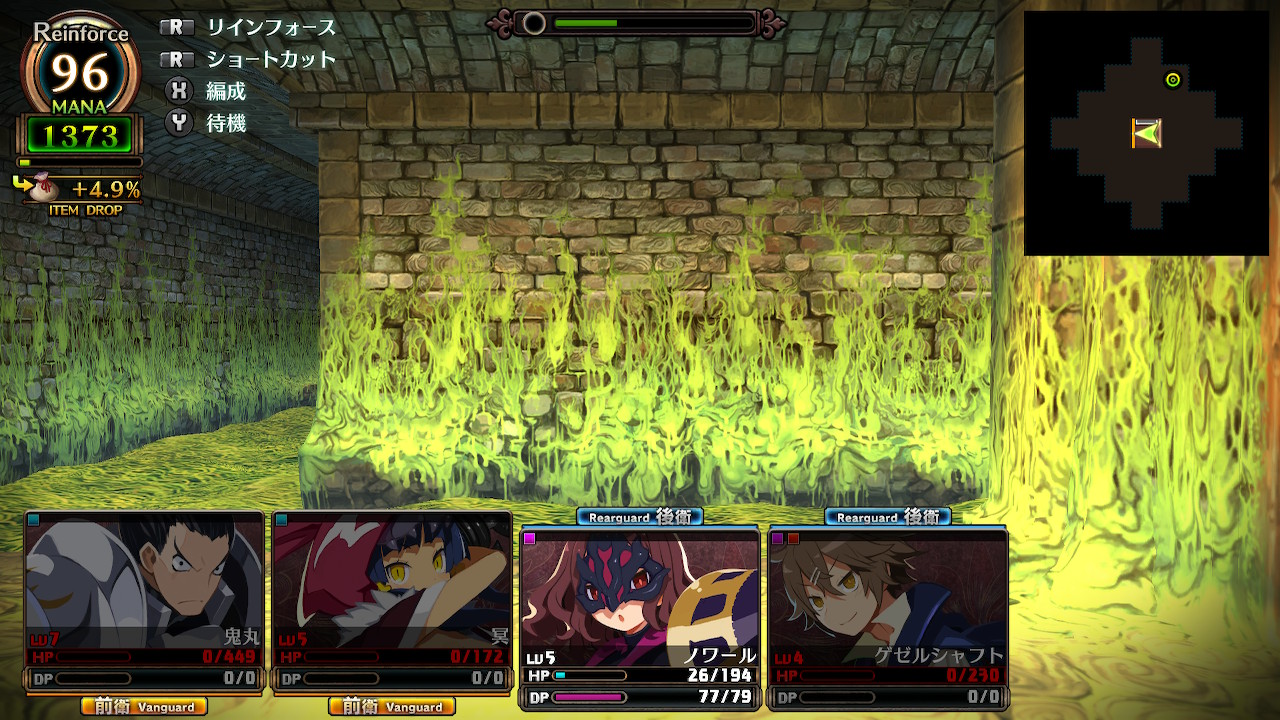Choose the ショートカット shortcut option
1280x720 pixels.
[271, 60]
